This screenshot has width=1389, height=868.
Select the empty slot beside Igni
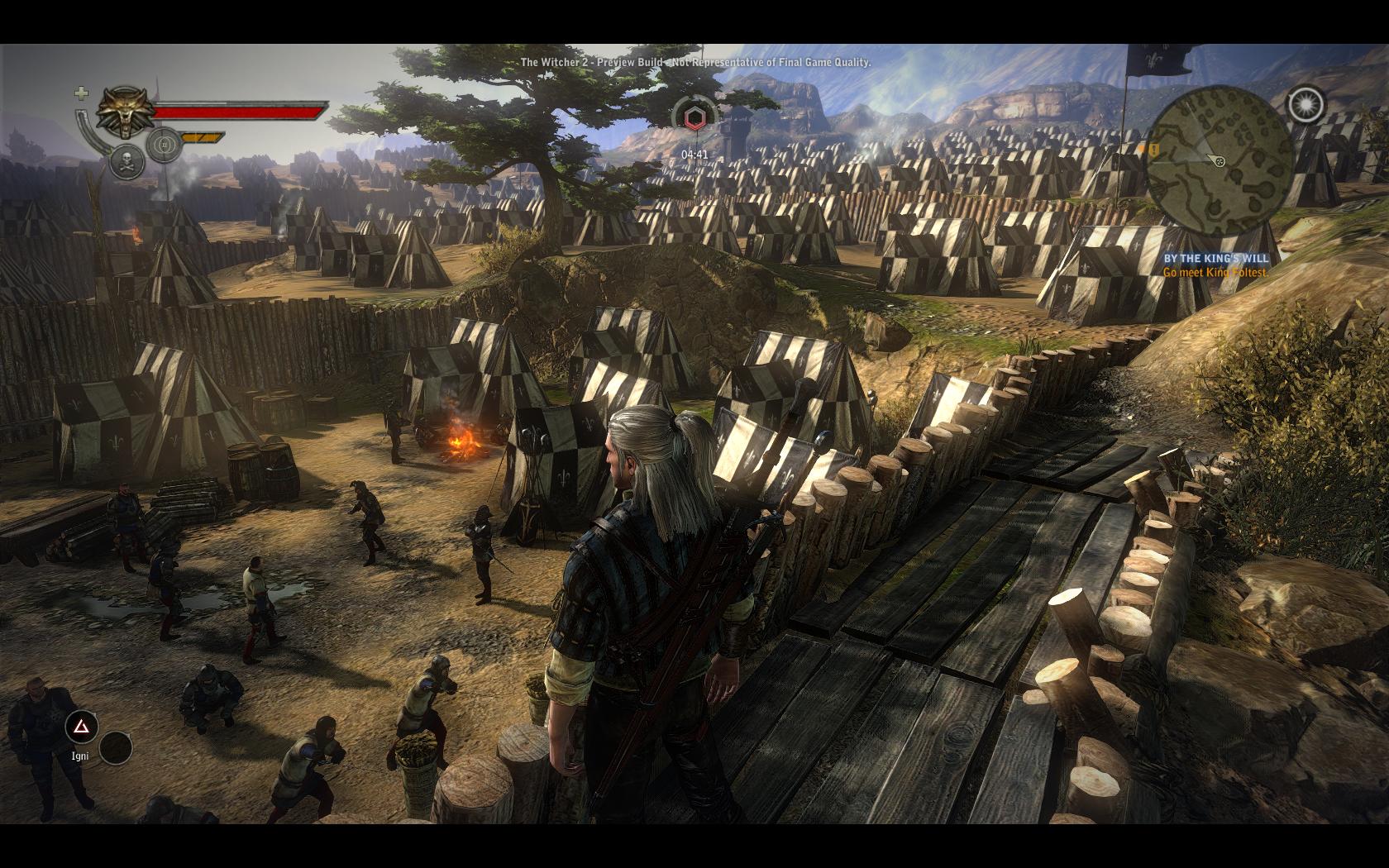coord(116,748)
